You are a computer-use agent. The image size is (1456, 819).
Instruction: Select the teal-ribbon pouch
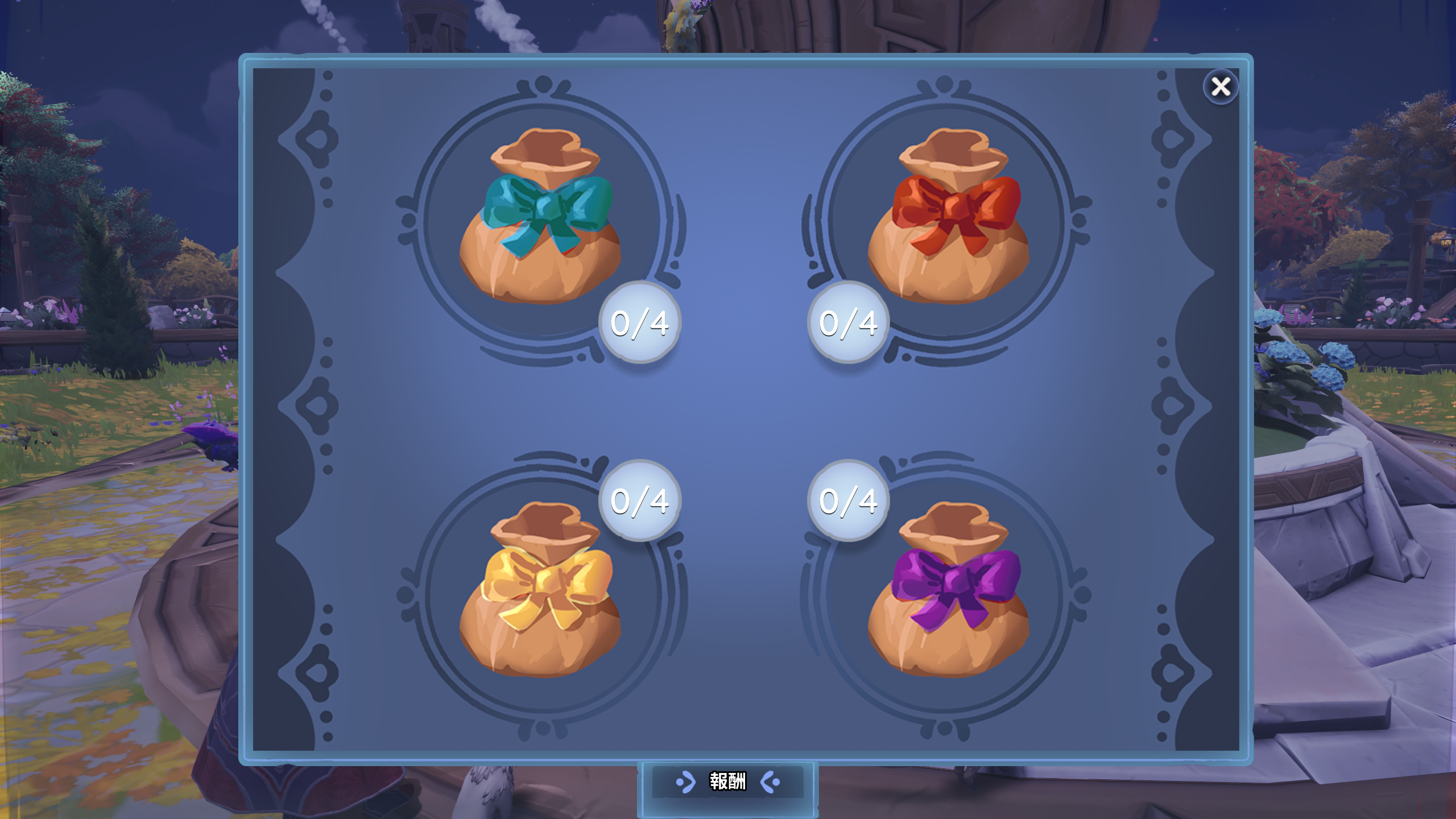coord(540,219)
